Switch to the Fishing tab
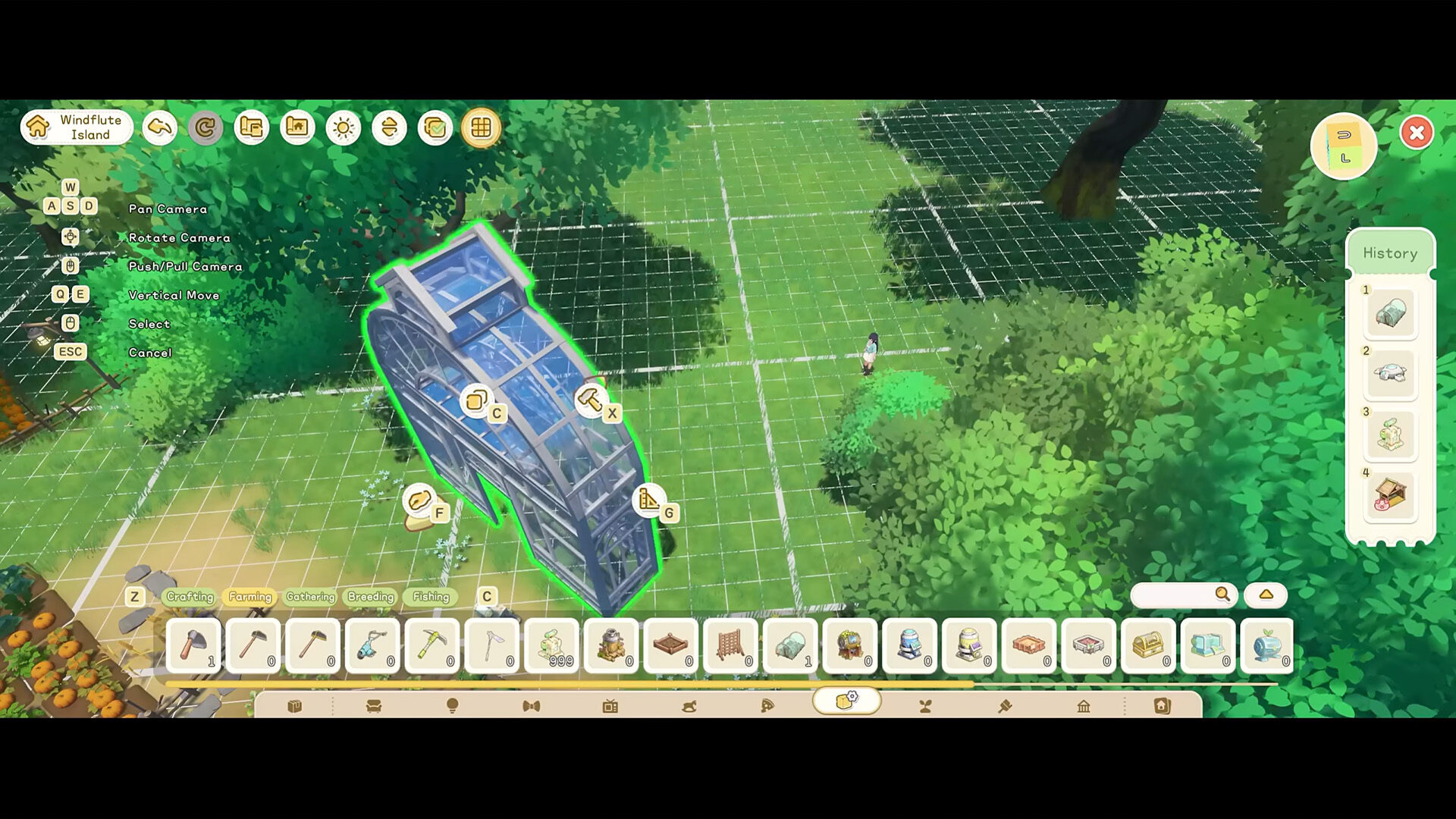 pyautogui.click(x=430, y=598)
